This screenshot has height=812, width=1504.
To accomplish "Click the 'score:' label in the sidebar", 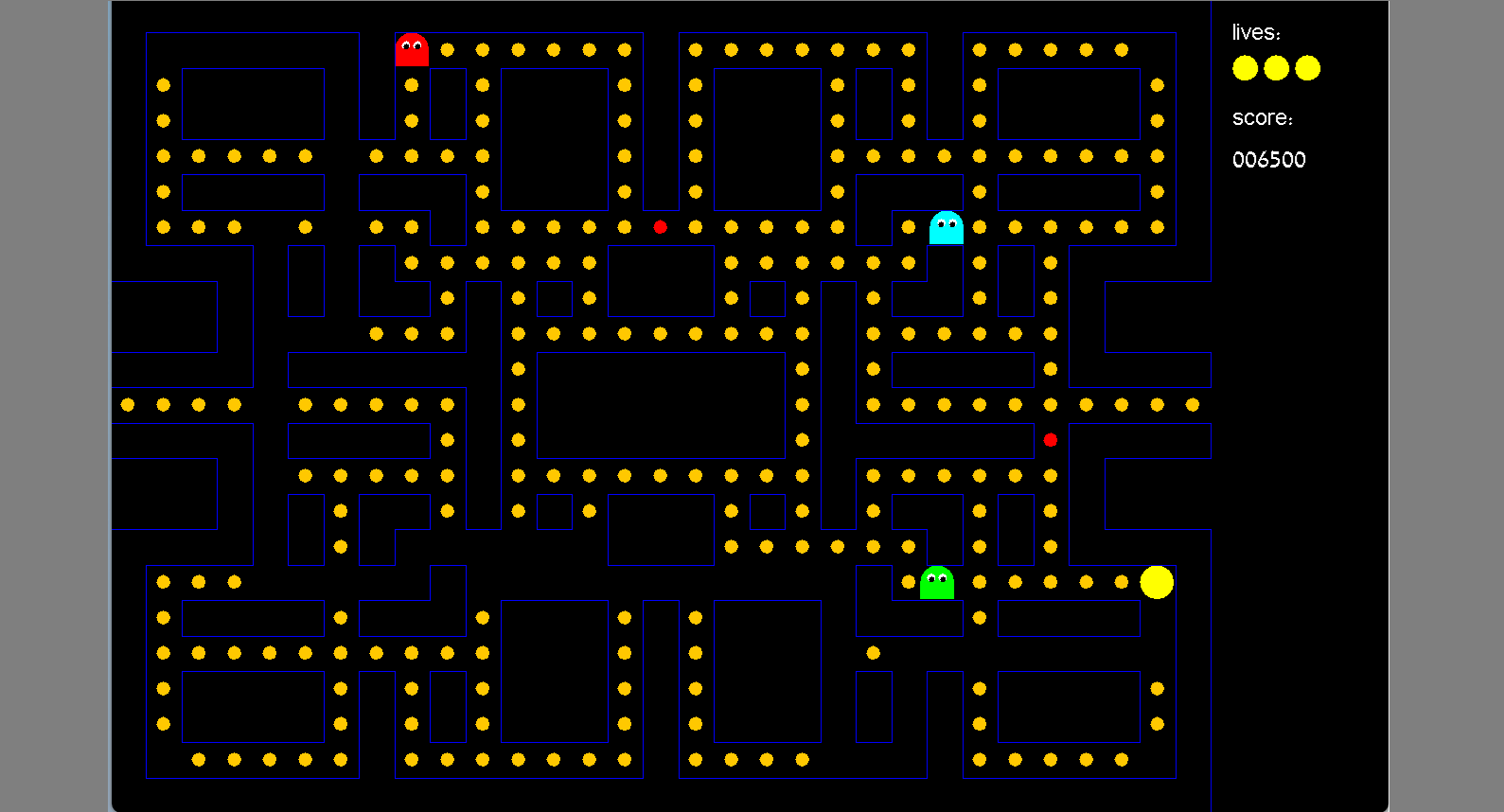I will pyautogui.click(x=1263, y=117).
